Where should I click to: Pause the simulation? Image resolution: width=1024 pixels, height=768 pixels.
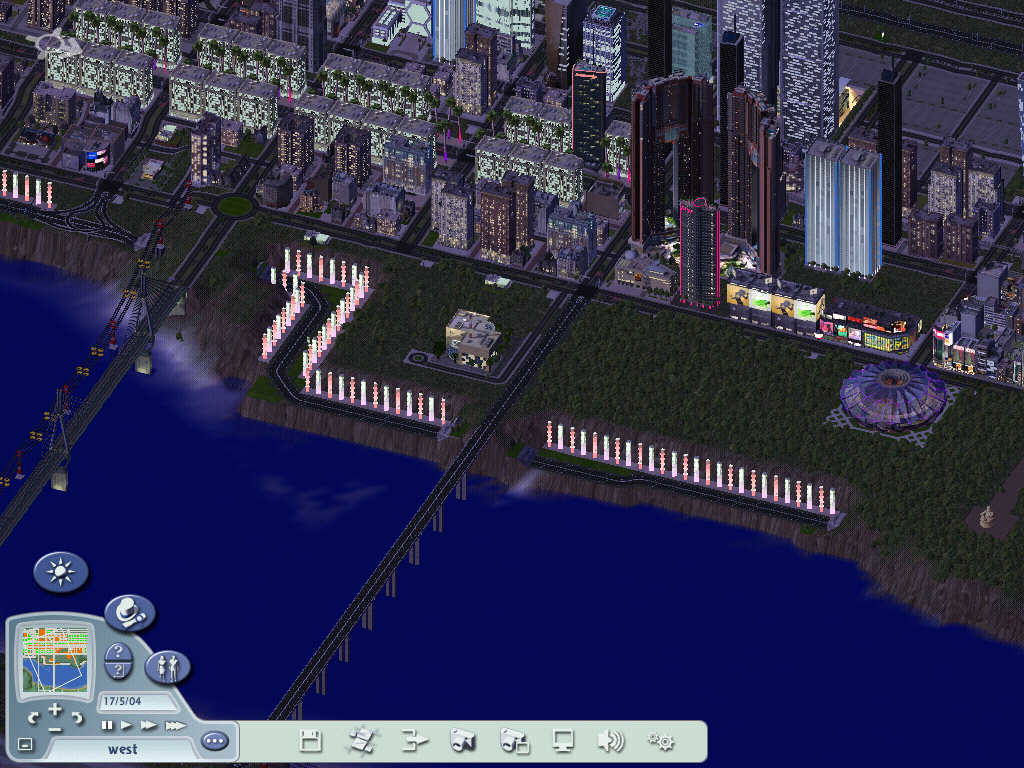[107, 725]
